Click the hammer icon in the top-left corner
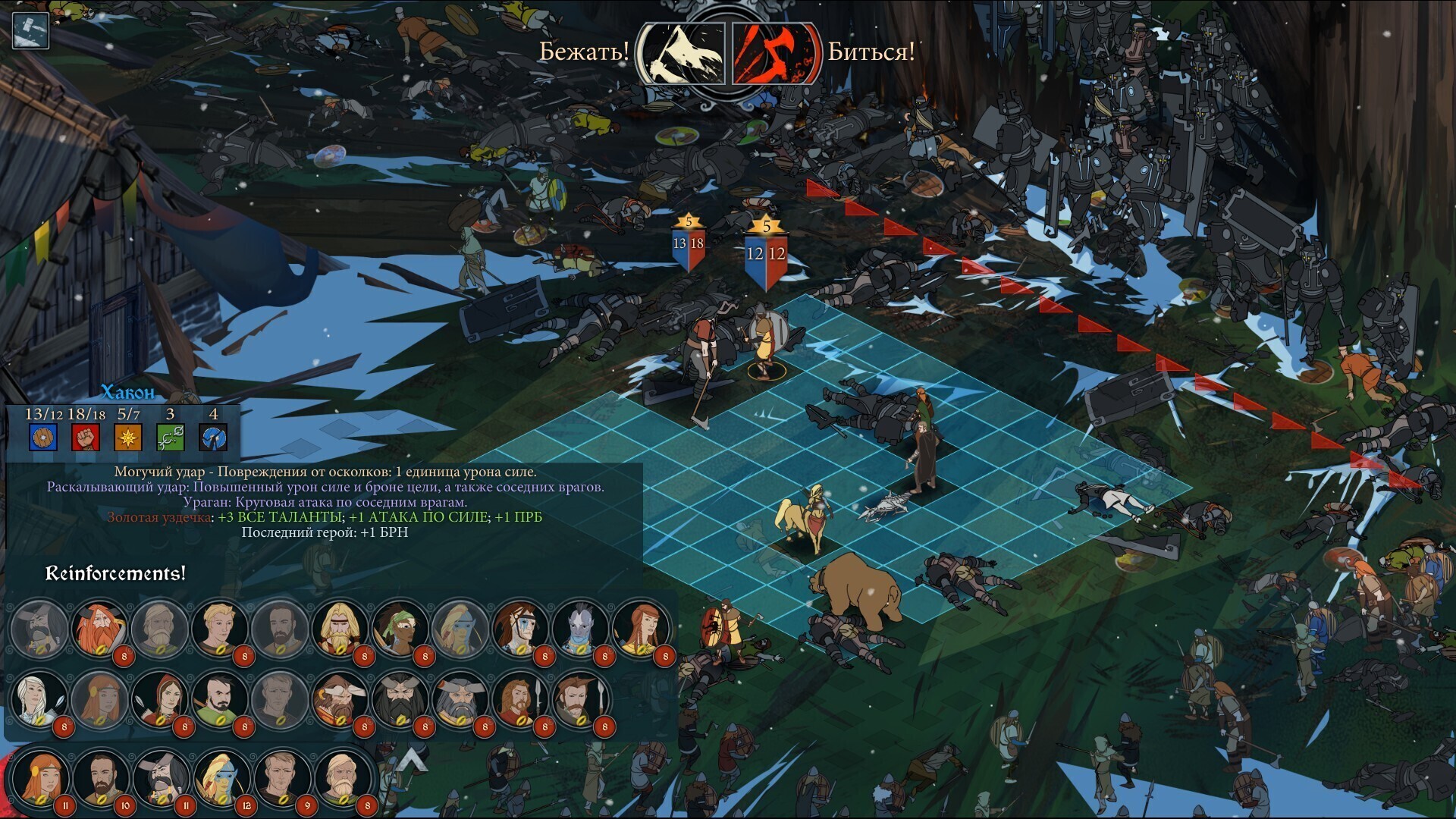Image resolution: width=1456 pixels, height=819 pixels. click(30, 30)
